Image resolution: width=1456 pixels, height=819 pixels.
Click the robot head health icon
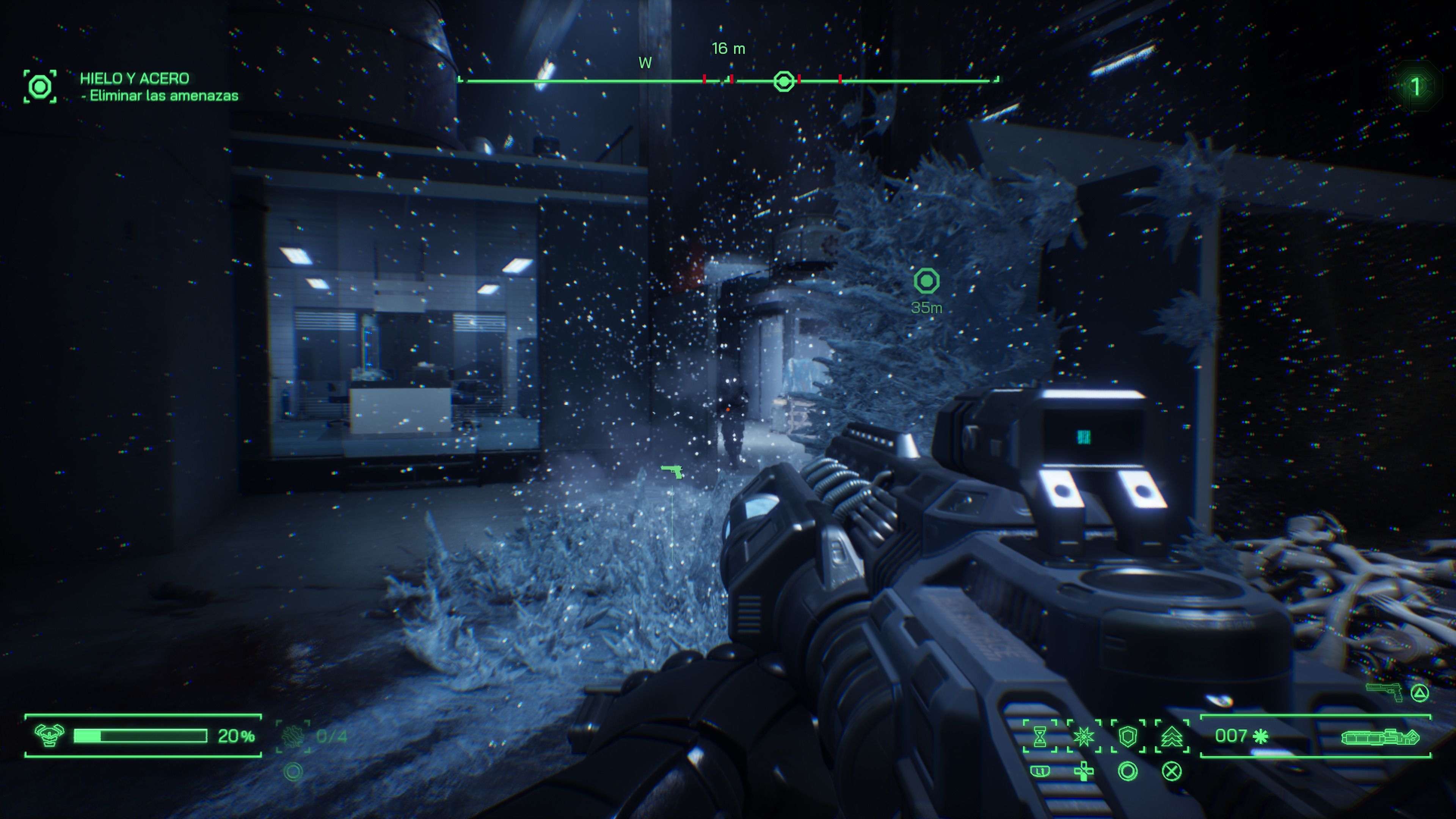pyautogui.click(x=50, y=736)
